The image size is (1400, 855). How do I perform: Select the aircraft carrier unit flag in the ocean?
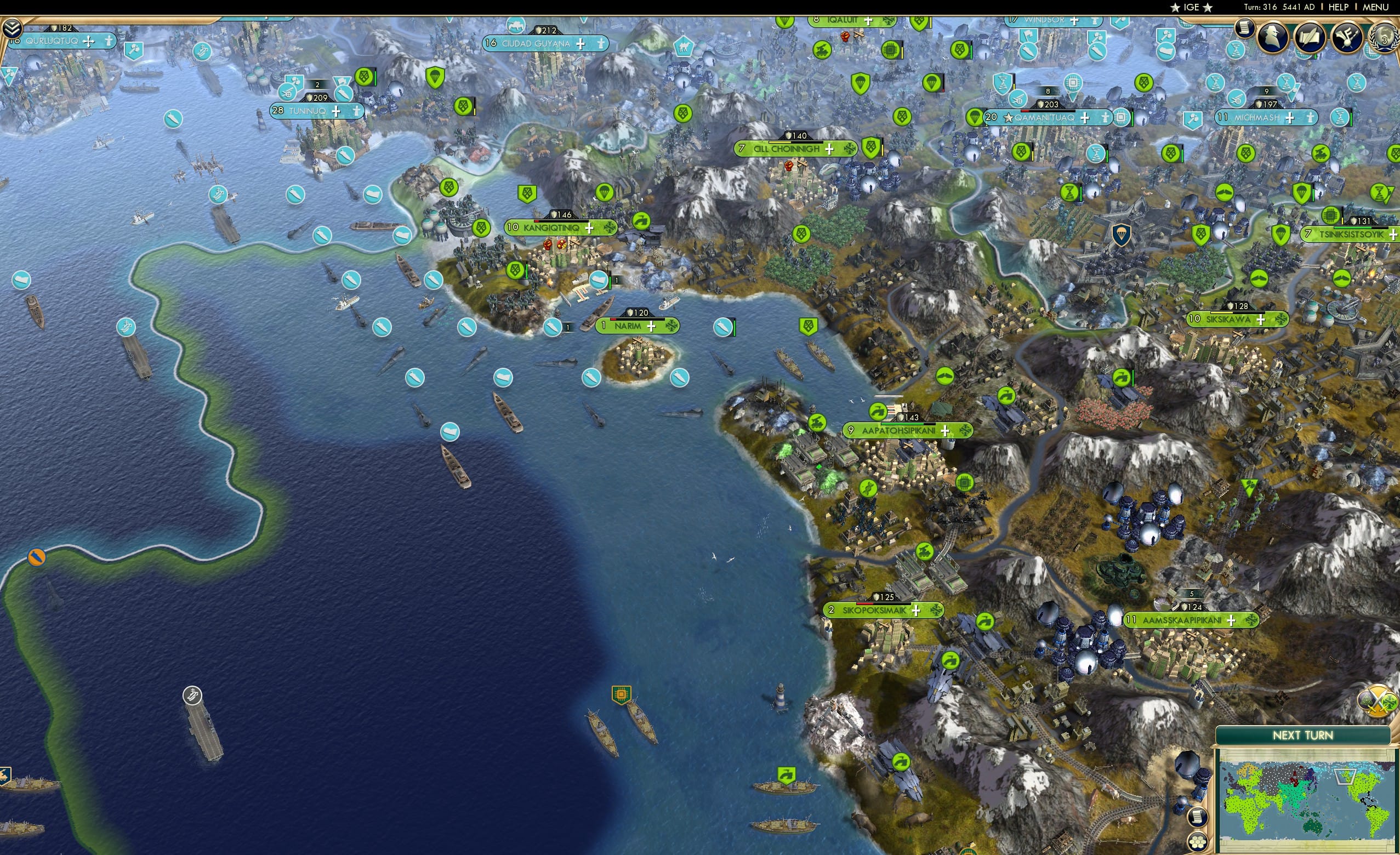(x=192, y=696)
